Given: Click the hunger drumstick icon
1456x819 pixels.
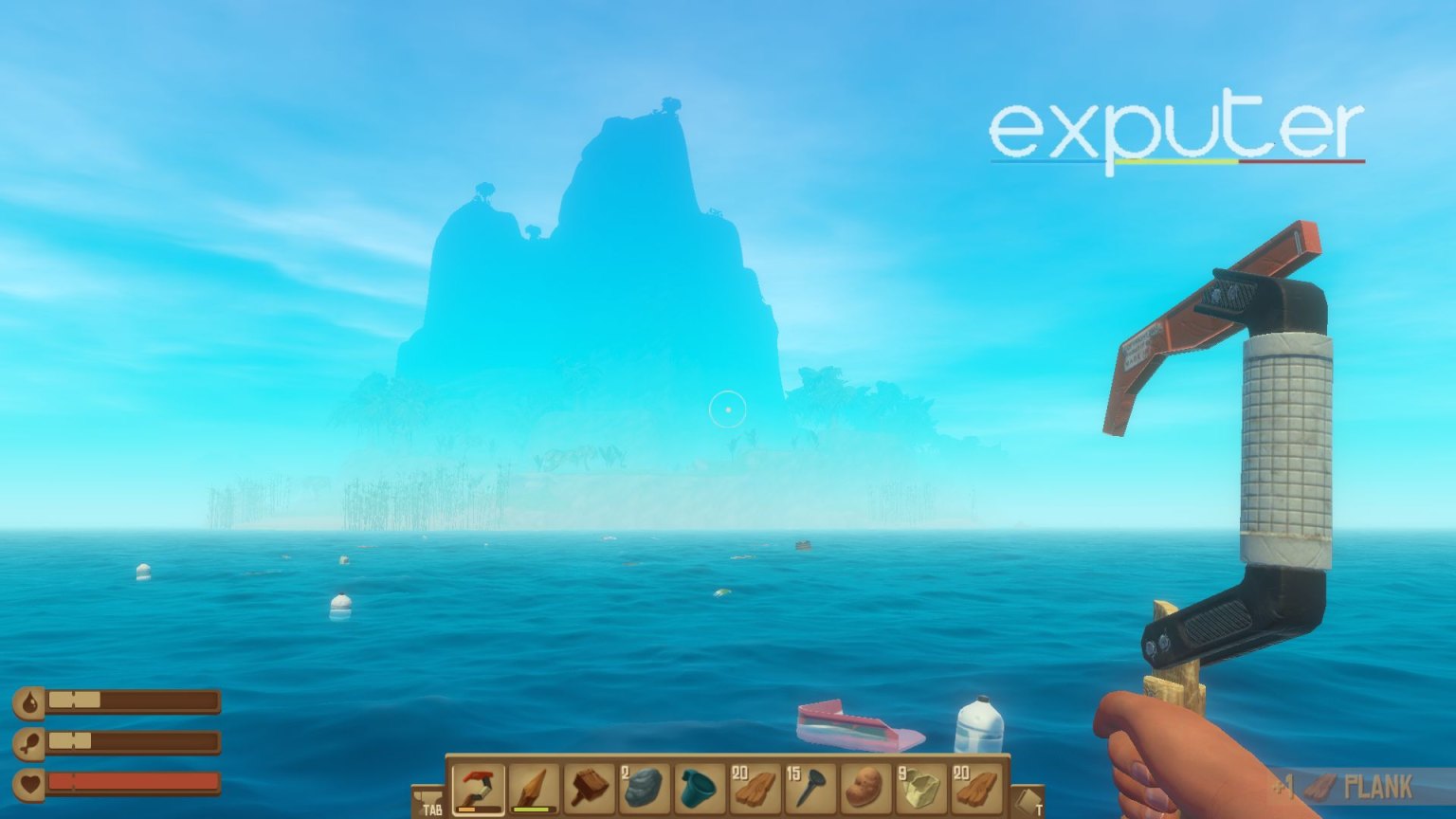Looking at the screenshot, I should (x=29, y=741).
